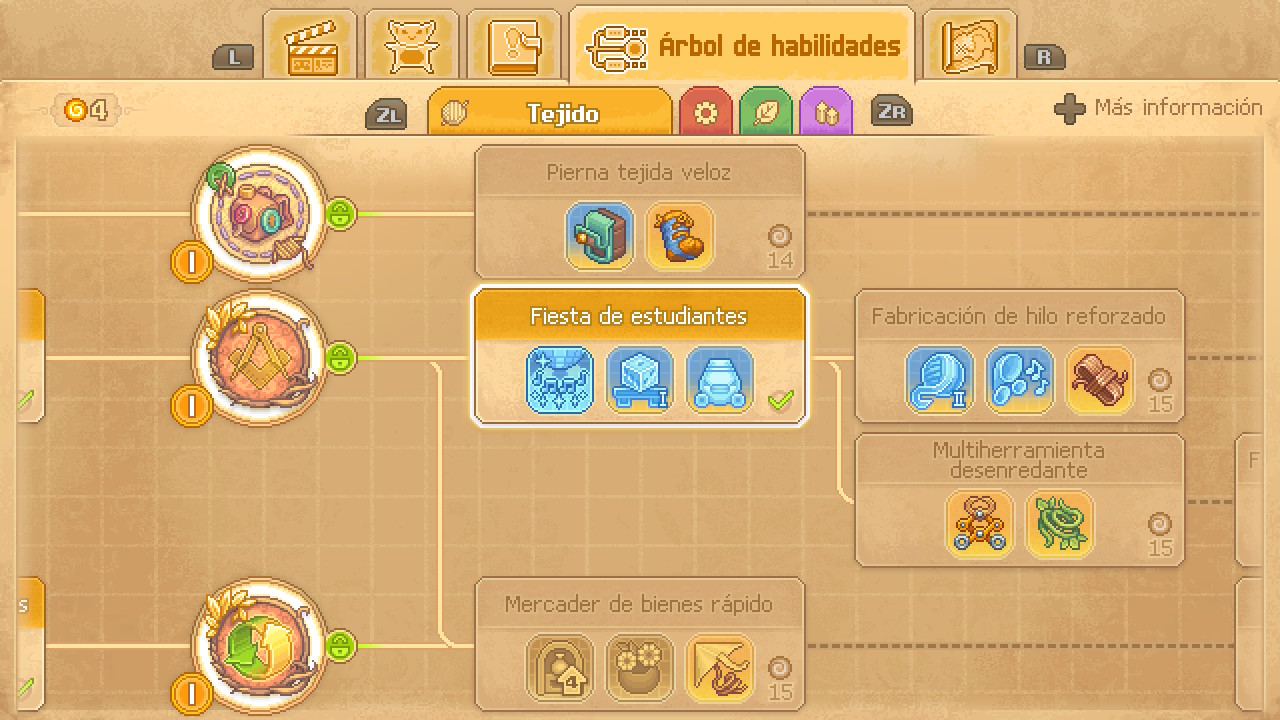Open the treasure map tab
The height and width of the screenshot is (720, 1280).
pyautogui.click(x=969, y=46)
